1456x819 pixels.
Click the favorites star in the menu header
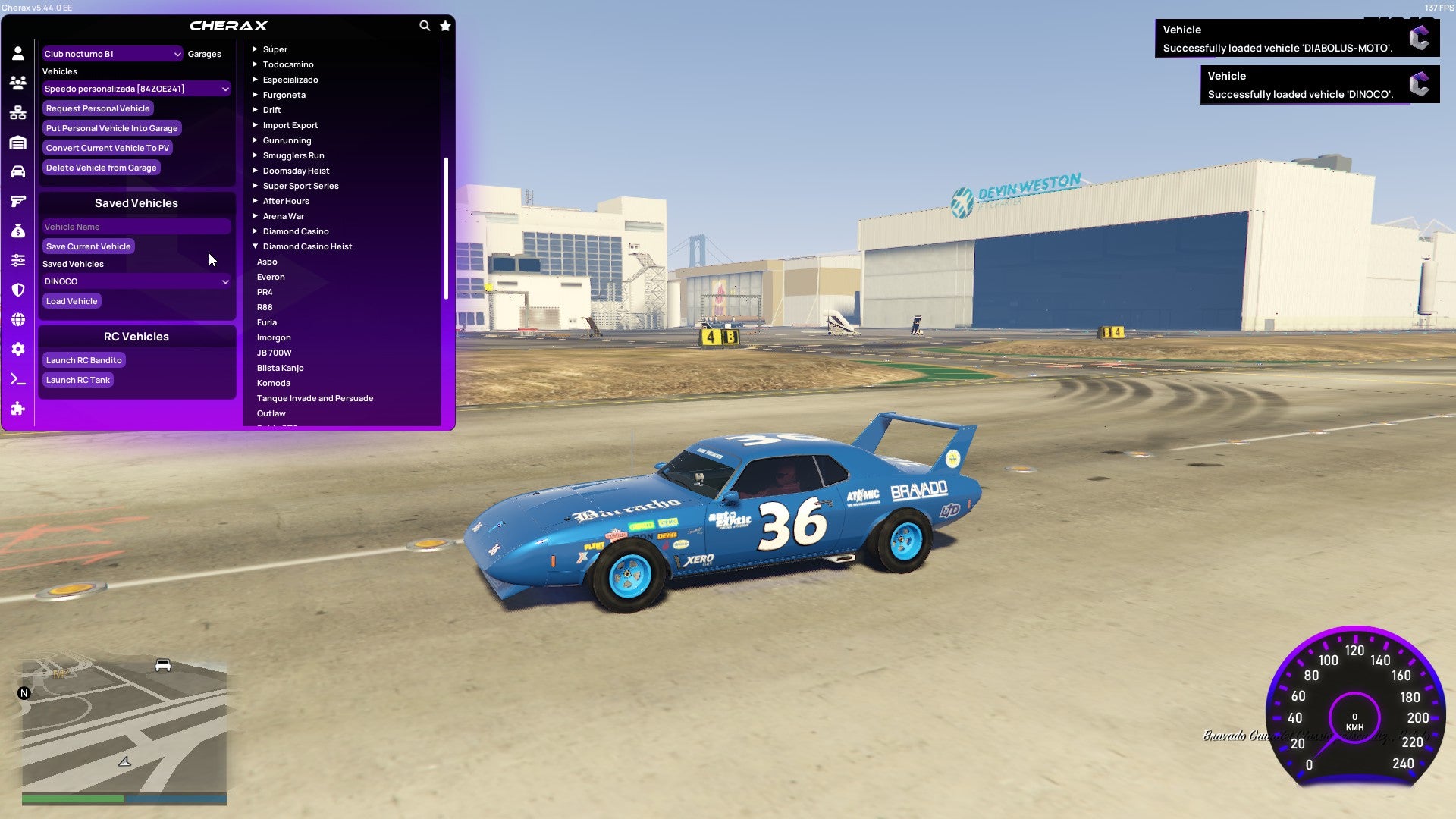(445, 25)
